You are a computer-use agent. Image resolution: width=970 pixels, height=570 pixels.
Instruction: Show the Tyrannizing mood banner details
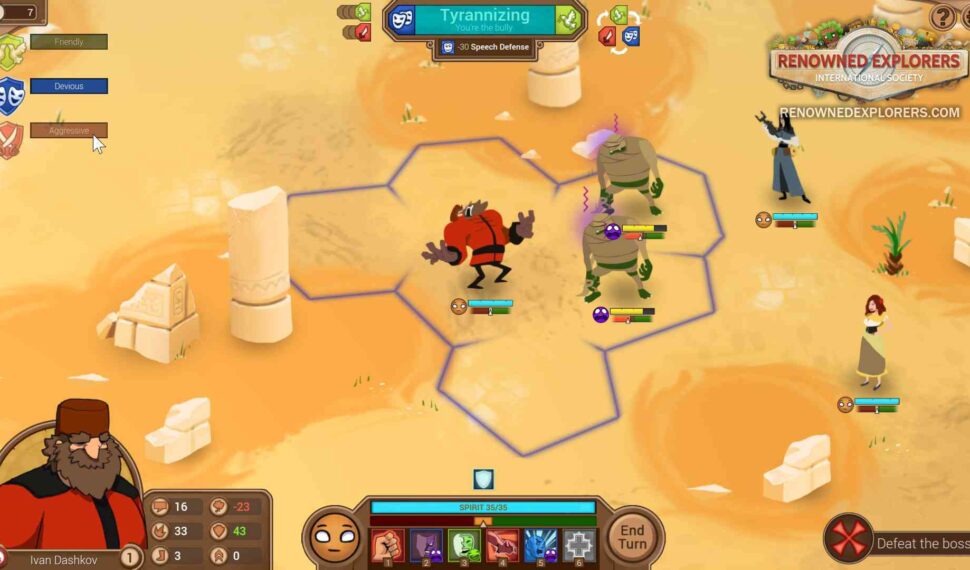(x=484, y=20)
